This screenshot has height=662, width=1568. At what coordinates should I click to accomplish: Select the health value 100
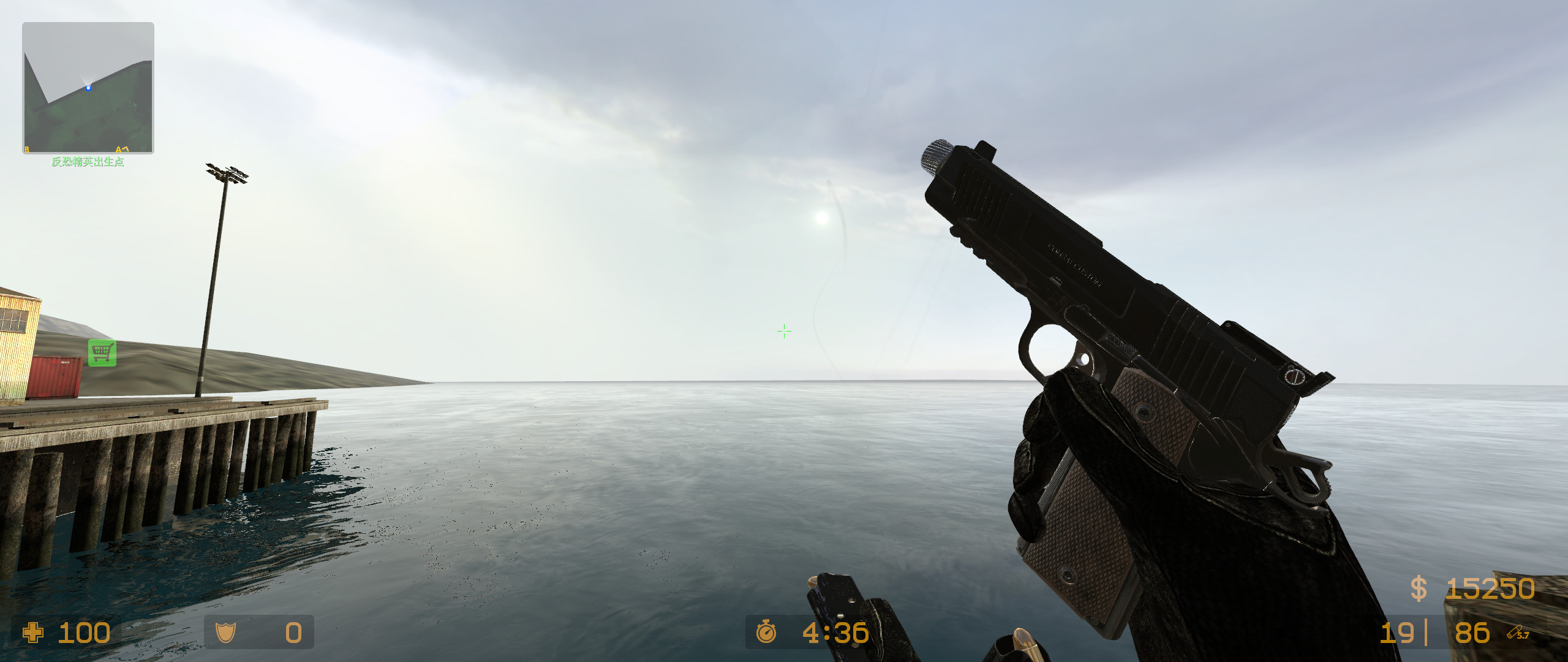86,633
